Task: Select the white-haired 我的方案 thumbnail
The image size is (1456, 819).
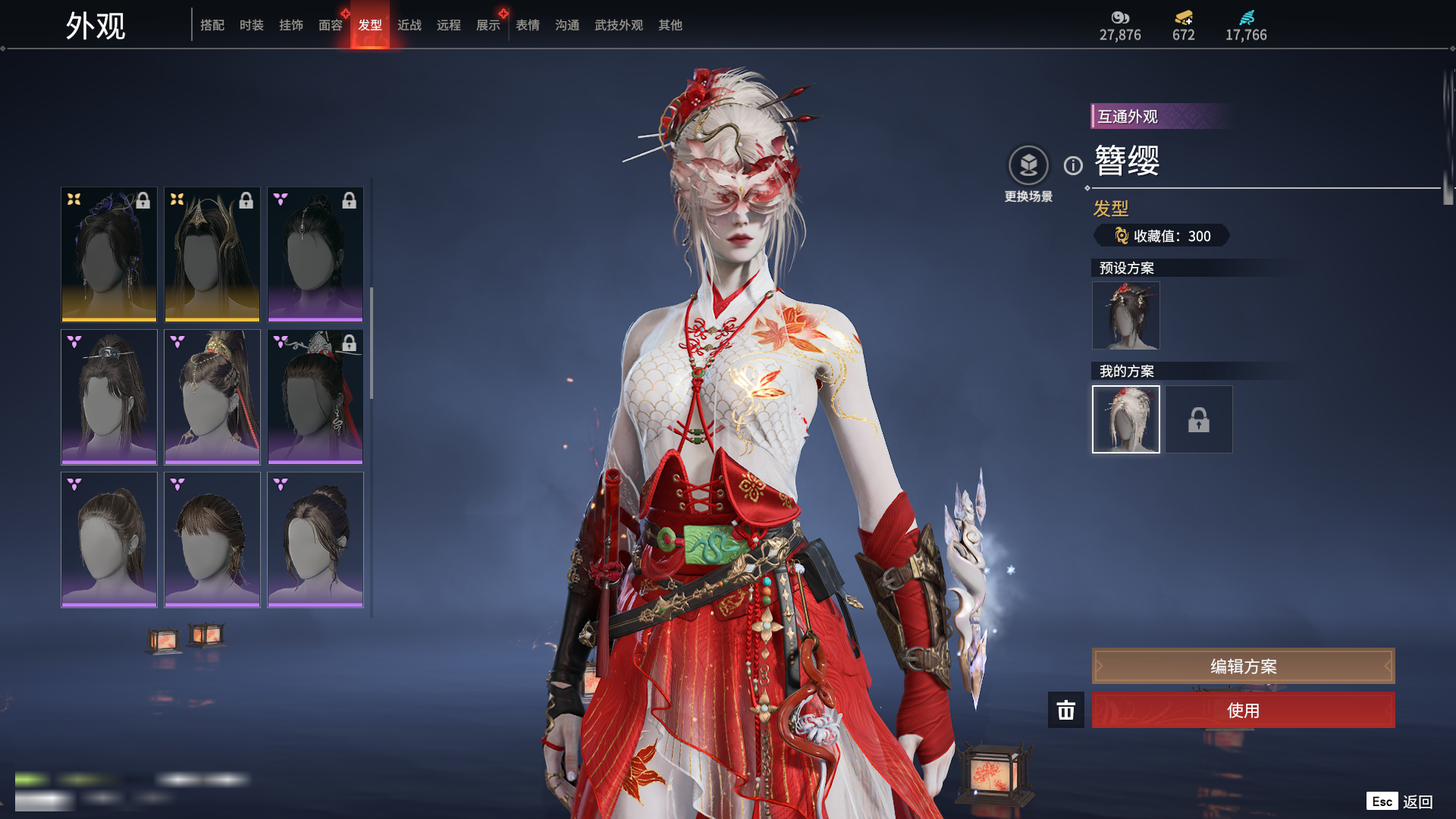Action: coord(1125,419)
